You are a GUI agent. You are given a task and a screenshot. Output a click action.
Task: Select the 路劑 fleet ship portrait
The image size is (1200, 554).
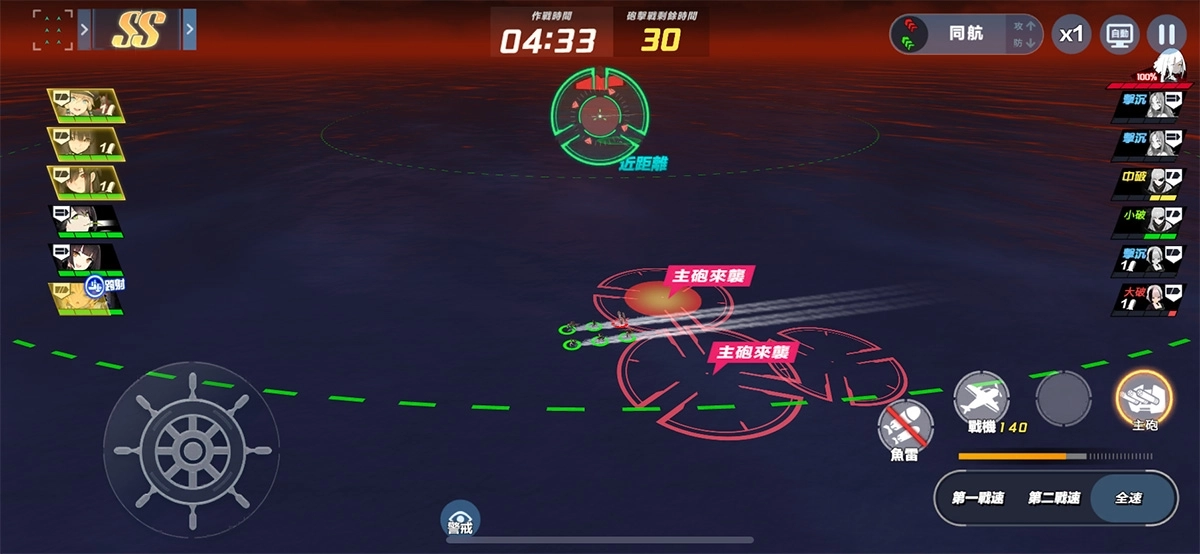tap(87, 298)
